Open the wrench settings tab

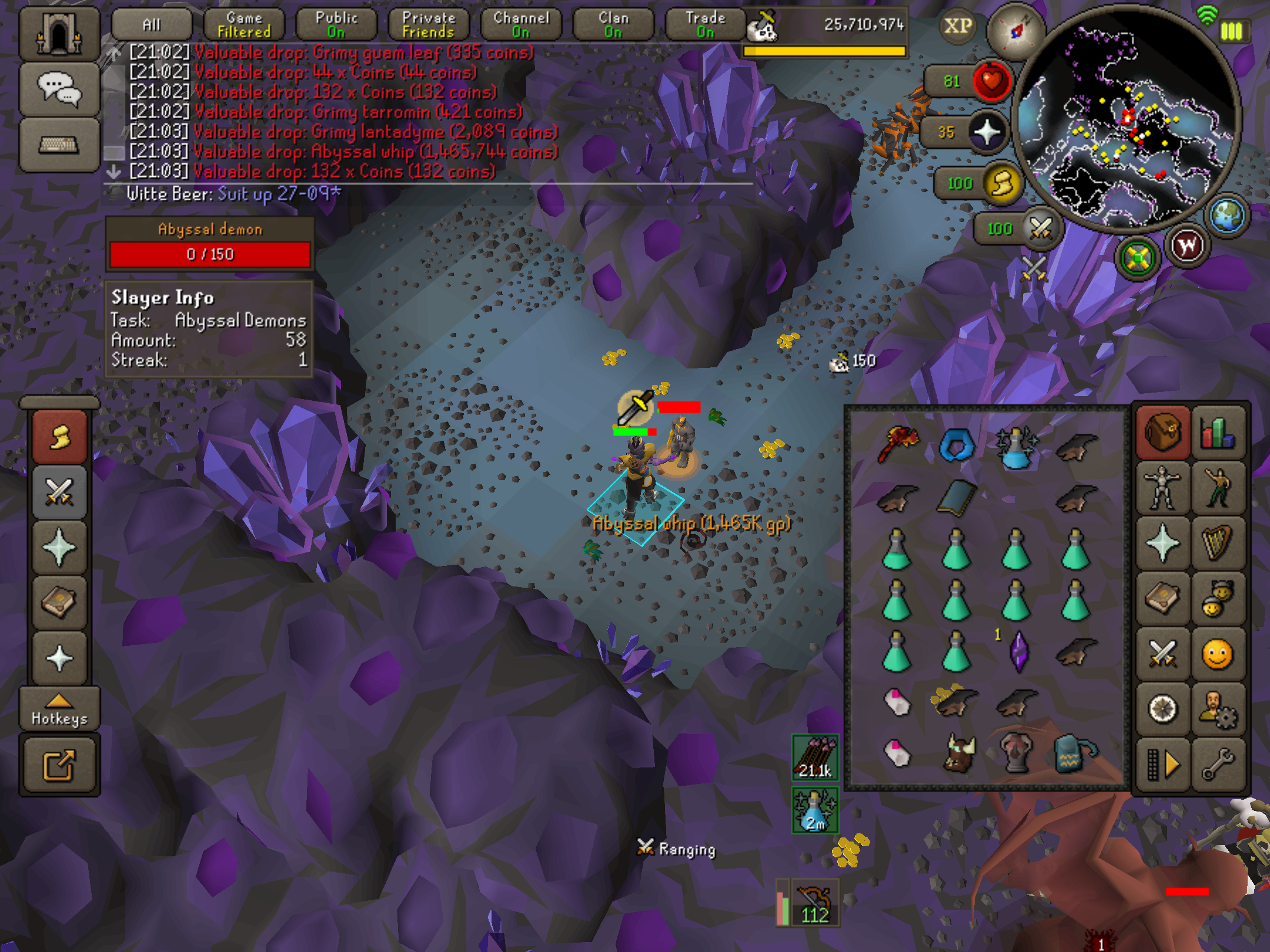pyautogui.click(x=1218, y=764)
